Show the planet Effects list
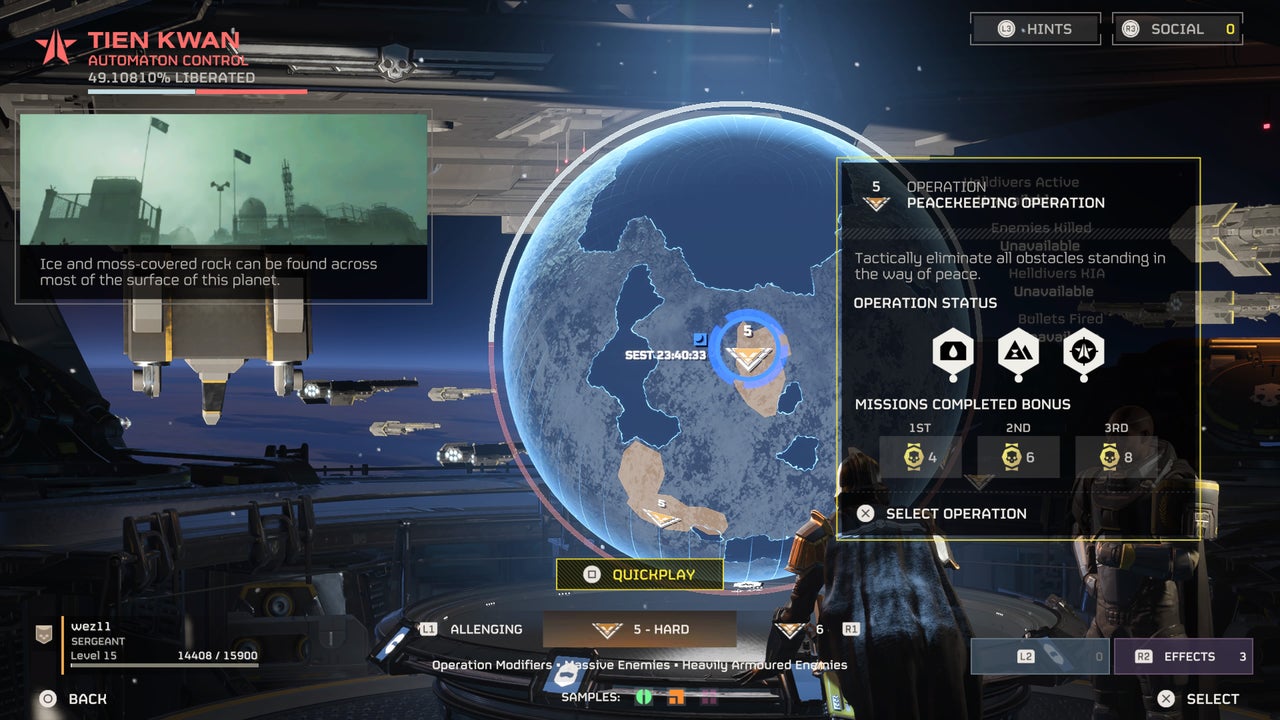The height and width of the screenshot is (720, 1280). coord(1182,657)
